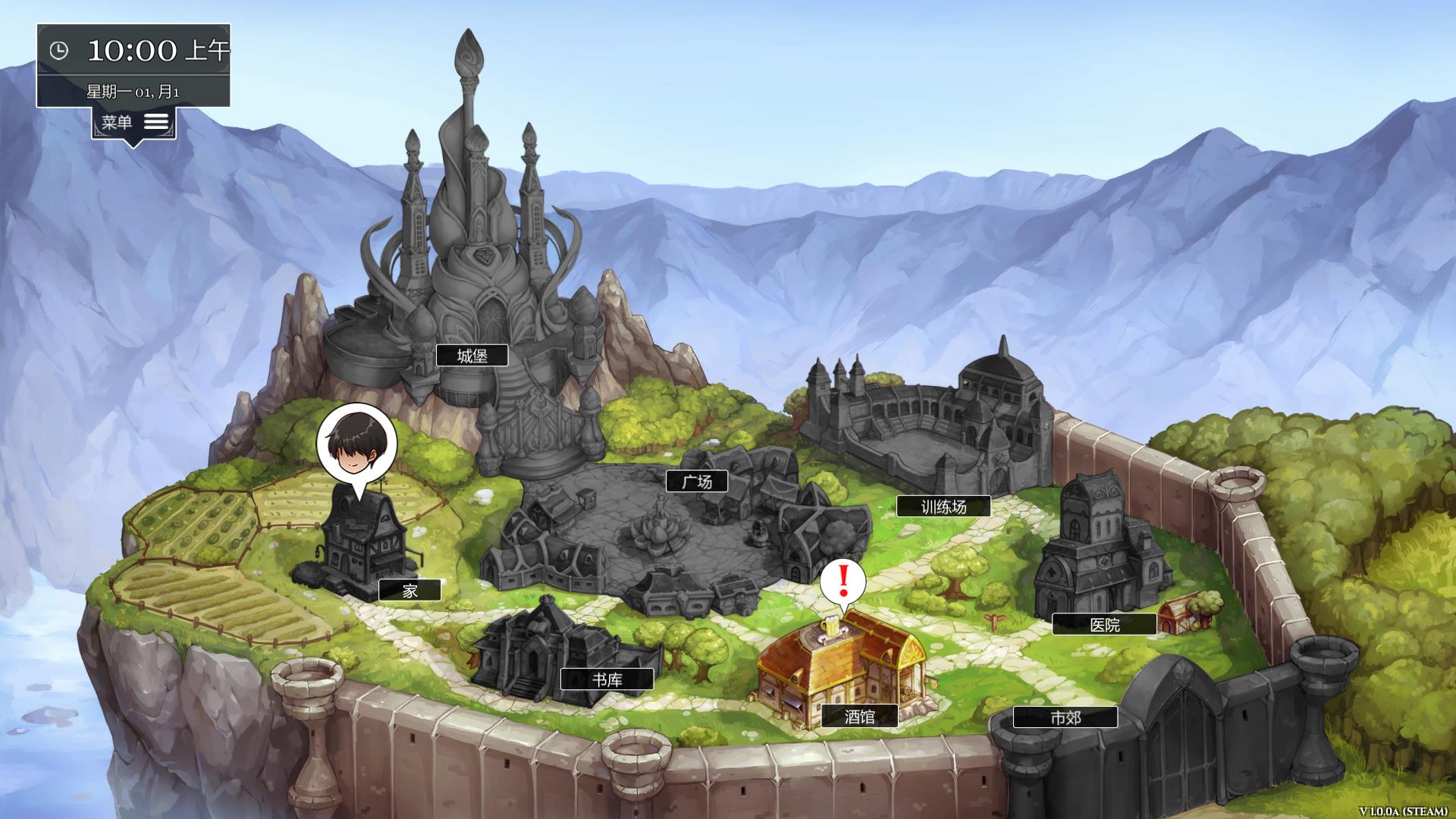Viewport: 1456px width, 819px height.
Task: Travel to 家 using its label
Action: tap(409, 589)
